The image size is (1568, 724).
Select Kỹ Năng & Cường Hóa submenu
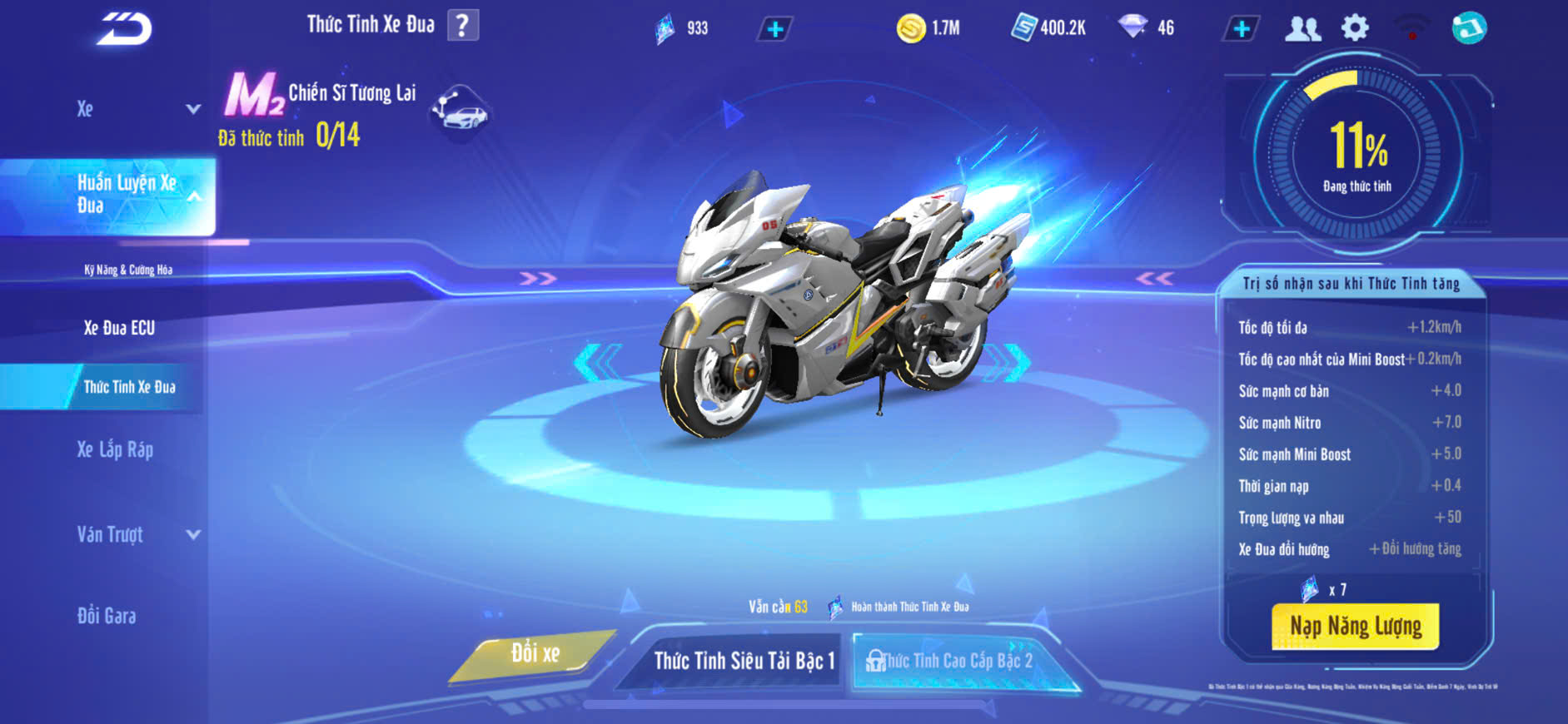click(x=128, y=270)
